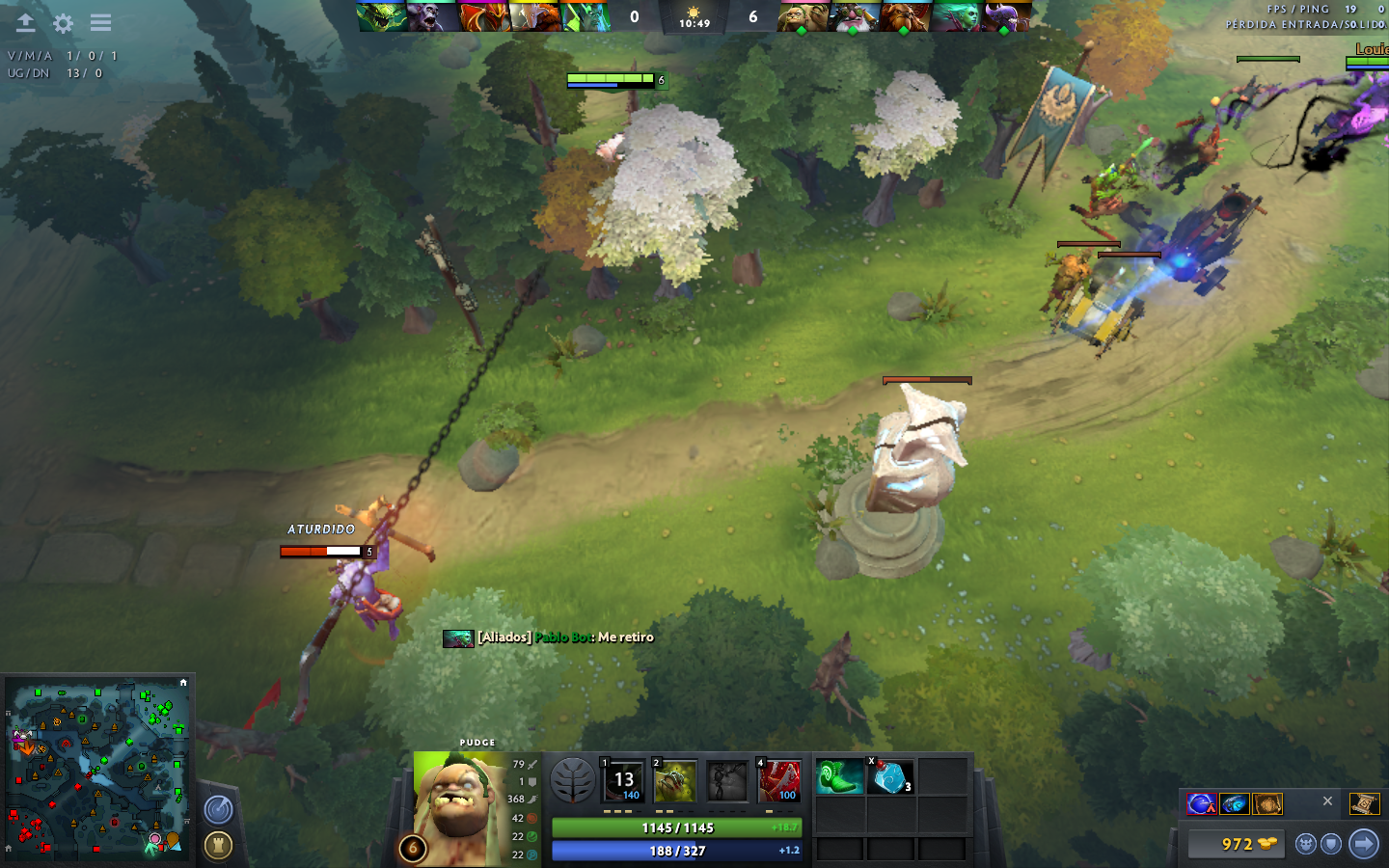Activate Pudge's Dismember ultimate
1389x868 pixels.
coord(778,780)
